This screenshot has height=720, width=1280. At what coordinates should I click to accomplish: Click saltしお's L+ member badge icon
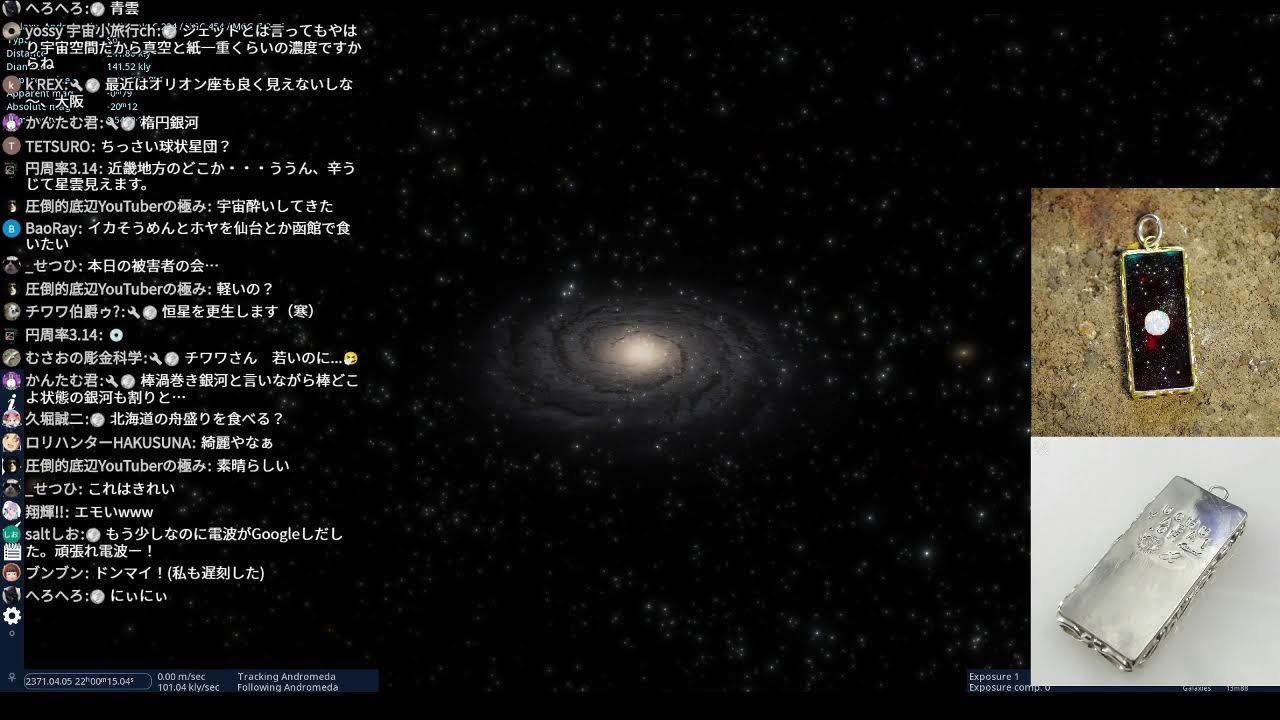point(10,533)
